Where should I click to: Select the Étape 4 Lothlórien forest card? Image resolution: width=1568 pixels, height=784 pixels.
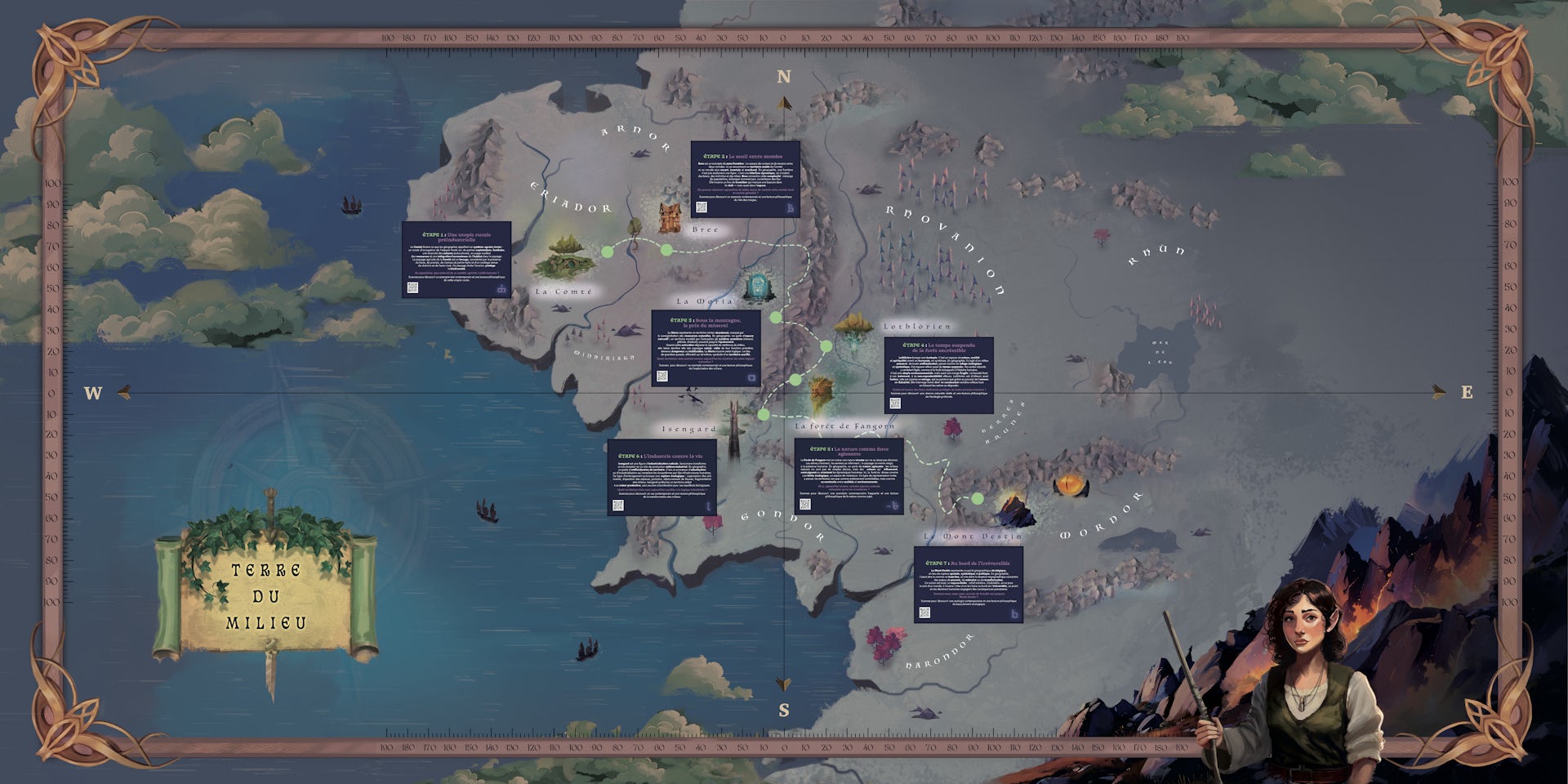[939, 374]
